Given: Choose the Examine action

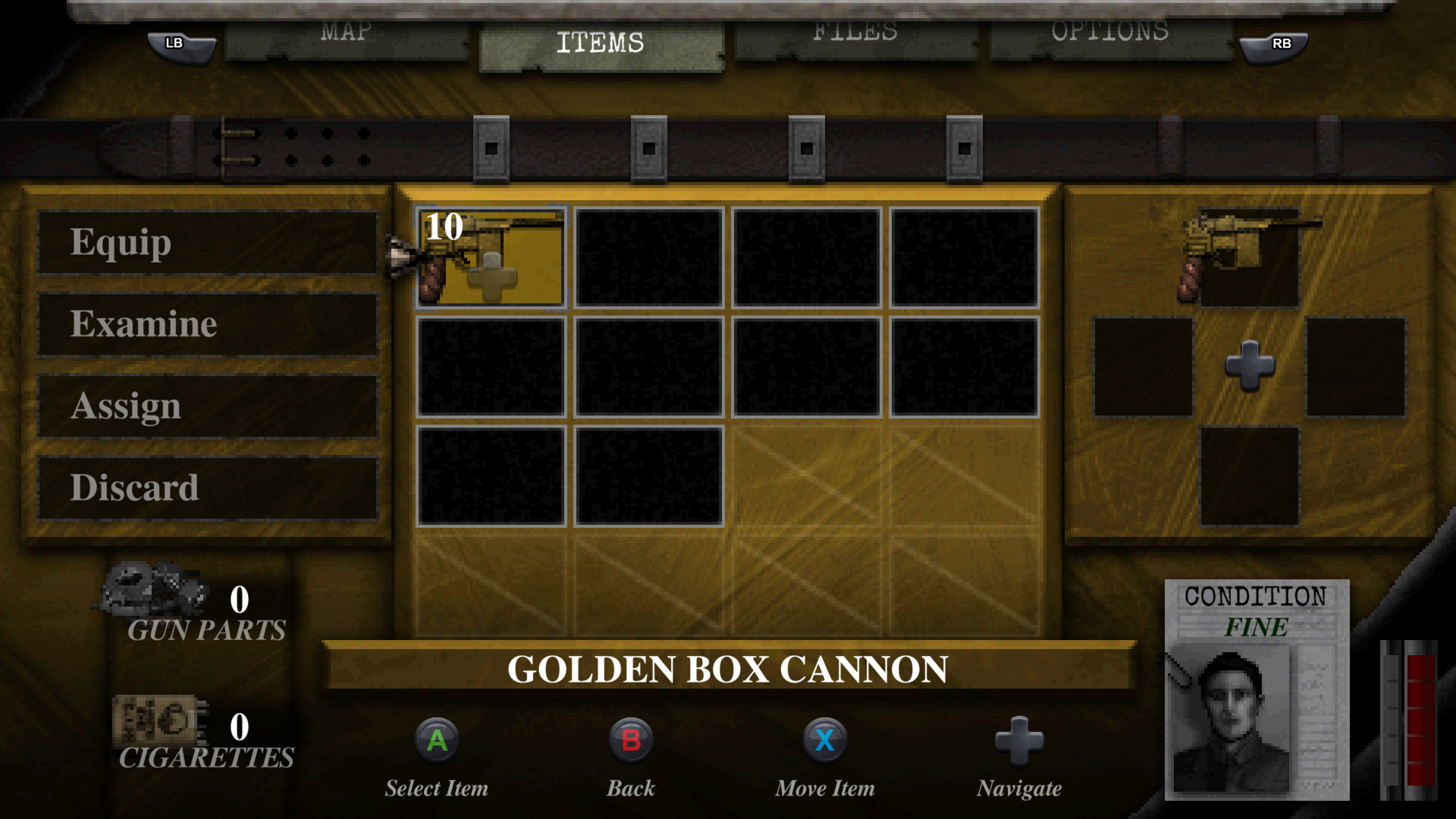Looking at the screenshot, I should (206, 325).
